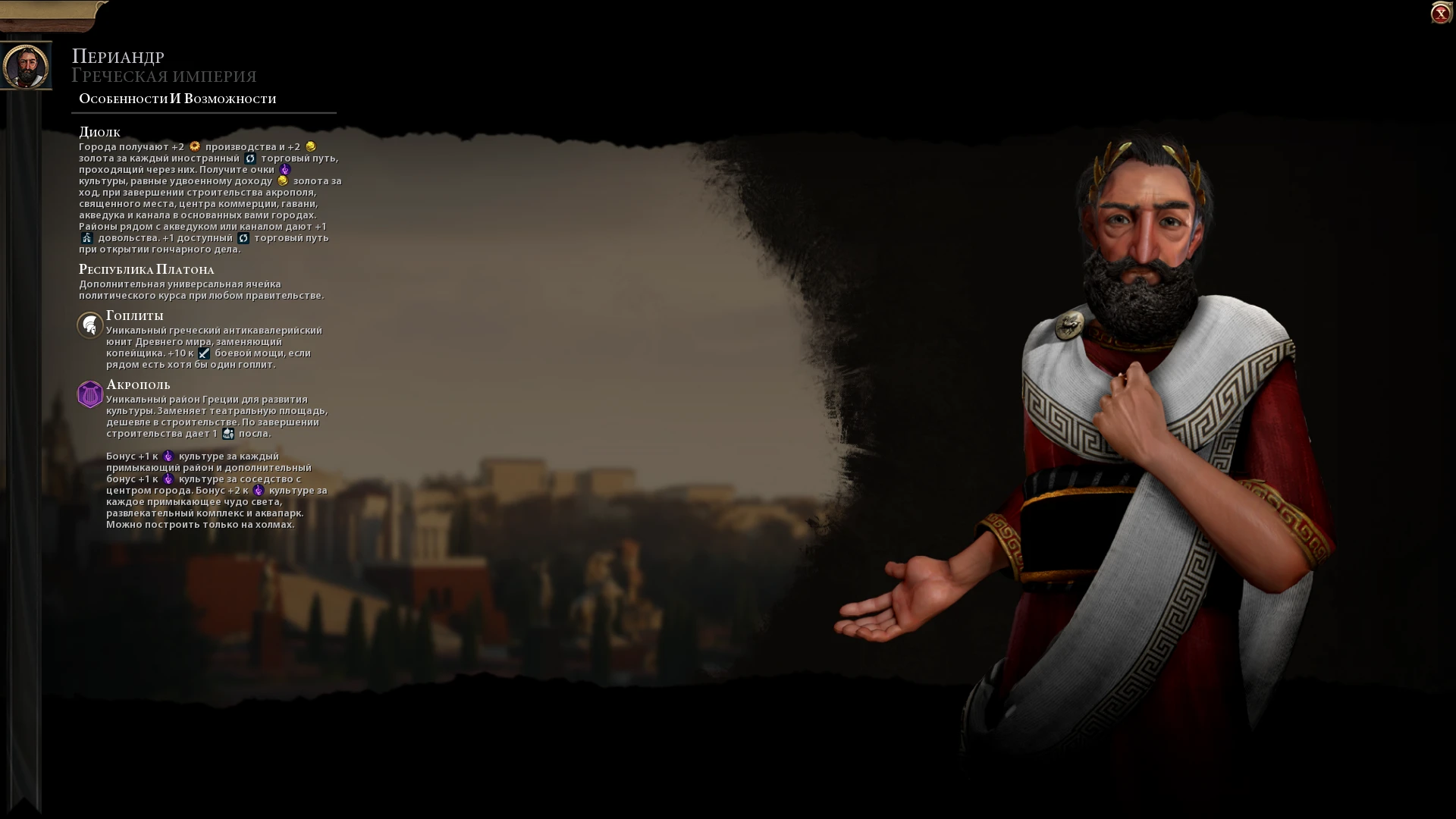Screen dimensions: 1456x819
Task: Click the gold icon near "золота за ход"
Action: click(x=283, y=182)
